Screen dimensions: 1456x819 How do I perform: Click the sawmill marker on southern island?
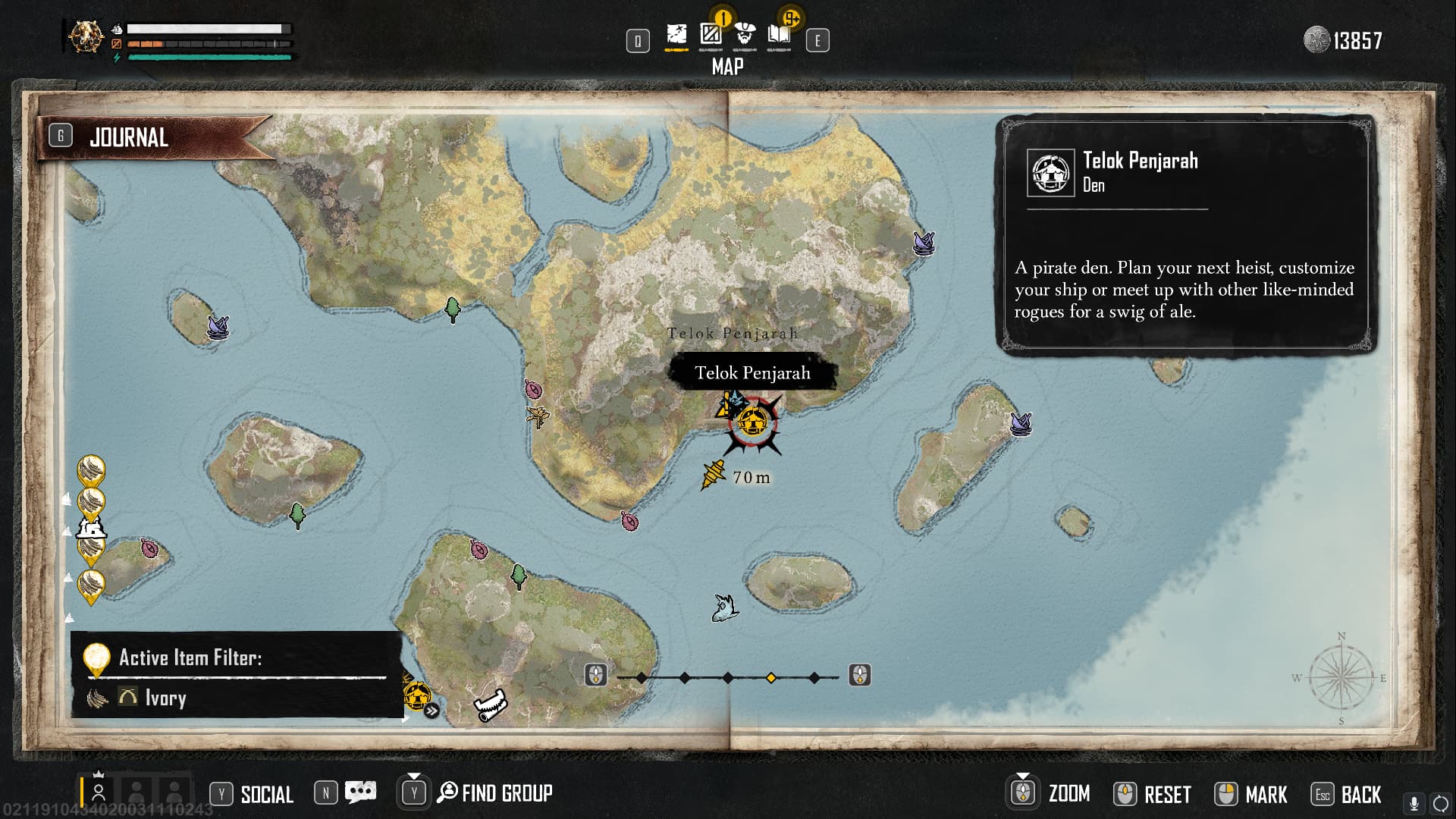tap(491, 705)
